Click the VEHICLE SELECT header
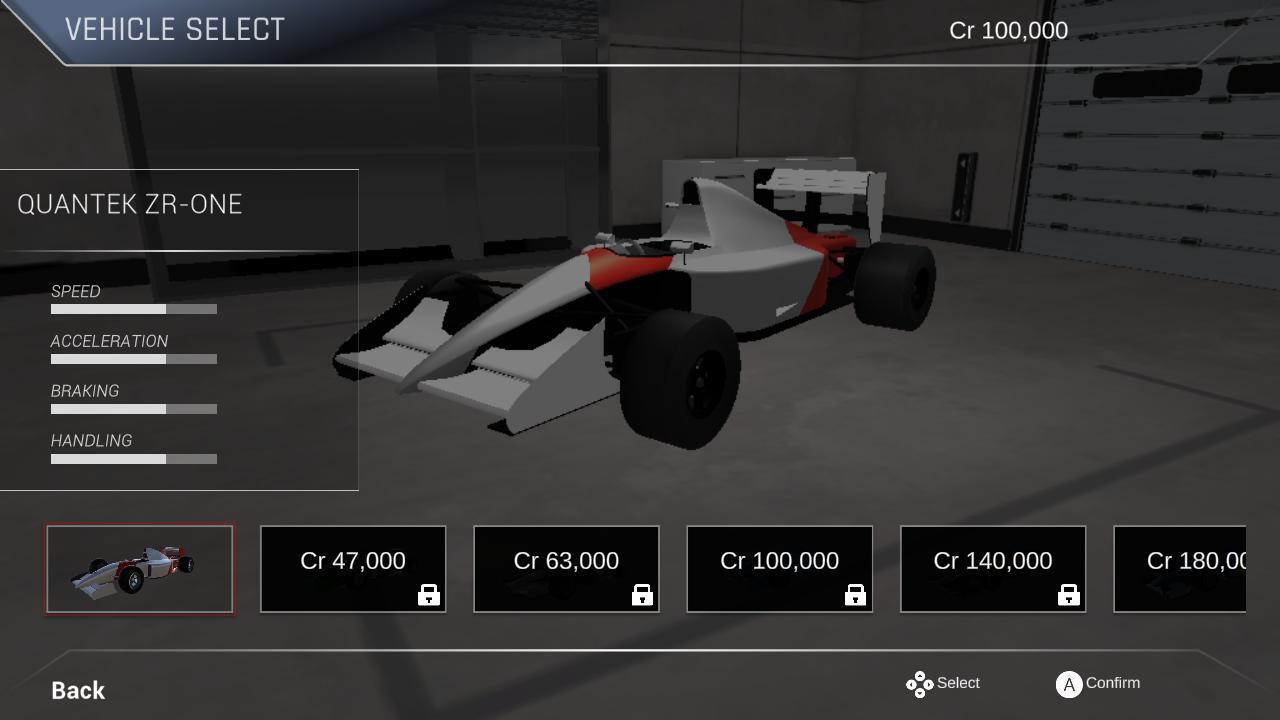The image size is (1280, 720). pyautogui.click(x=176, y=29)
